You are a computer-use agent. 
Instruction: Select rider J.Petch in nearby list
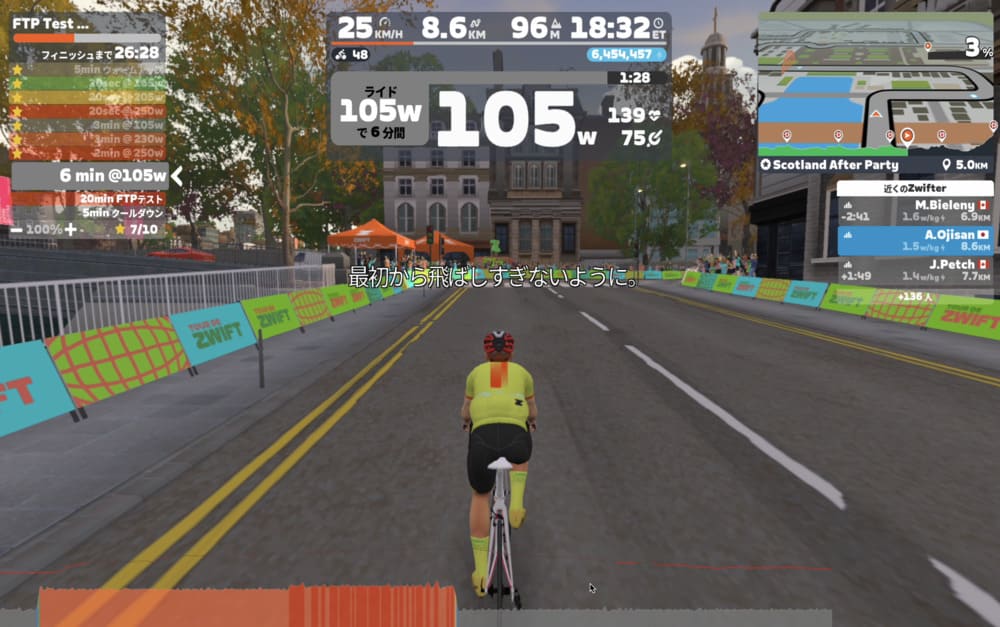coord(914,270)
